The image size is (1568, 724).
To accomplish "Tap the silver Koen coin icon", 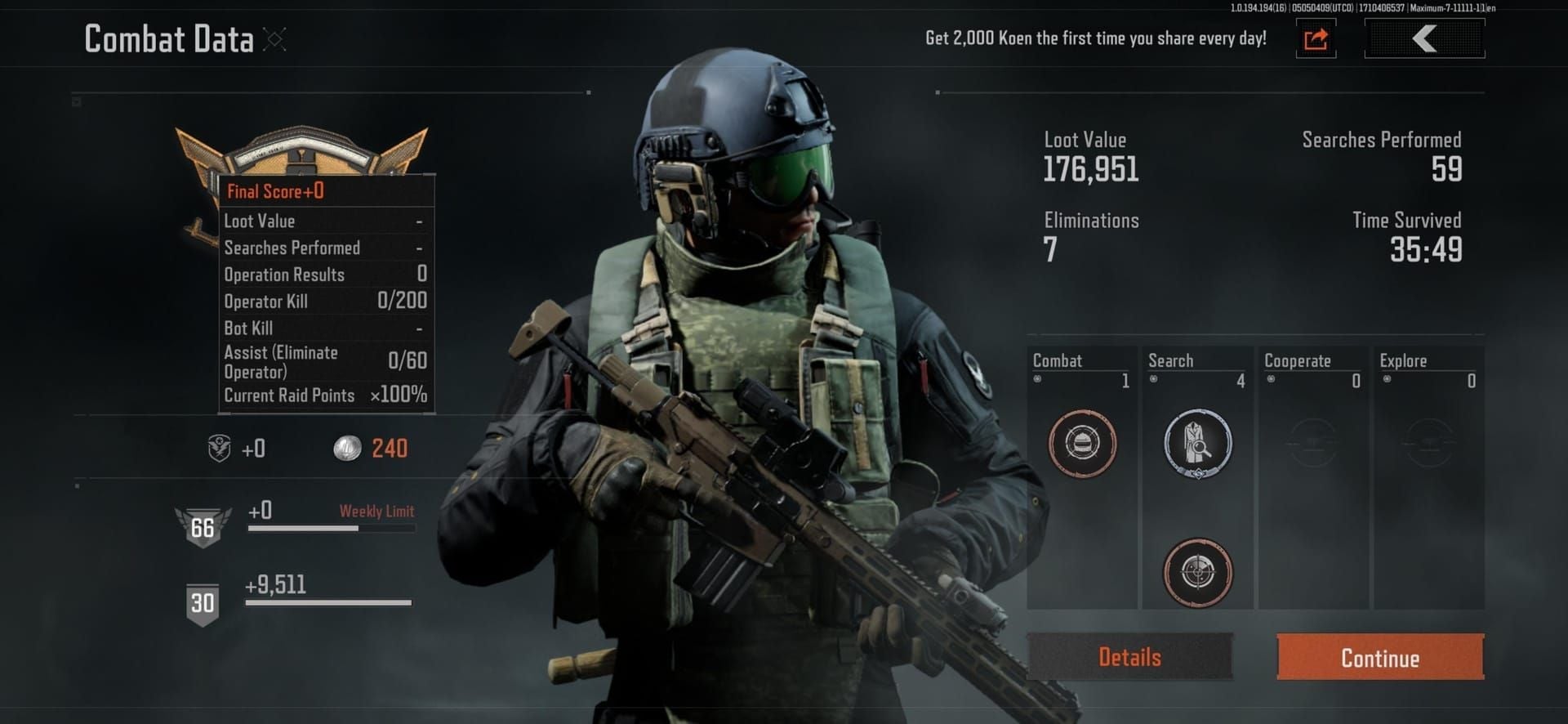I will coord(347,448).
